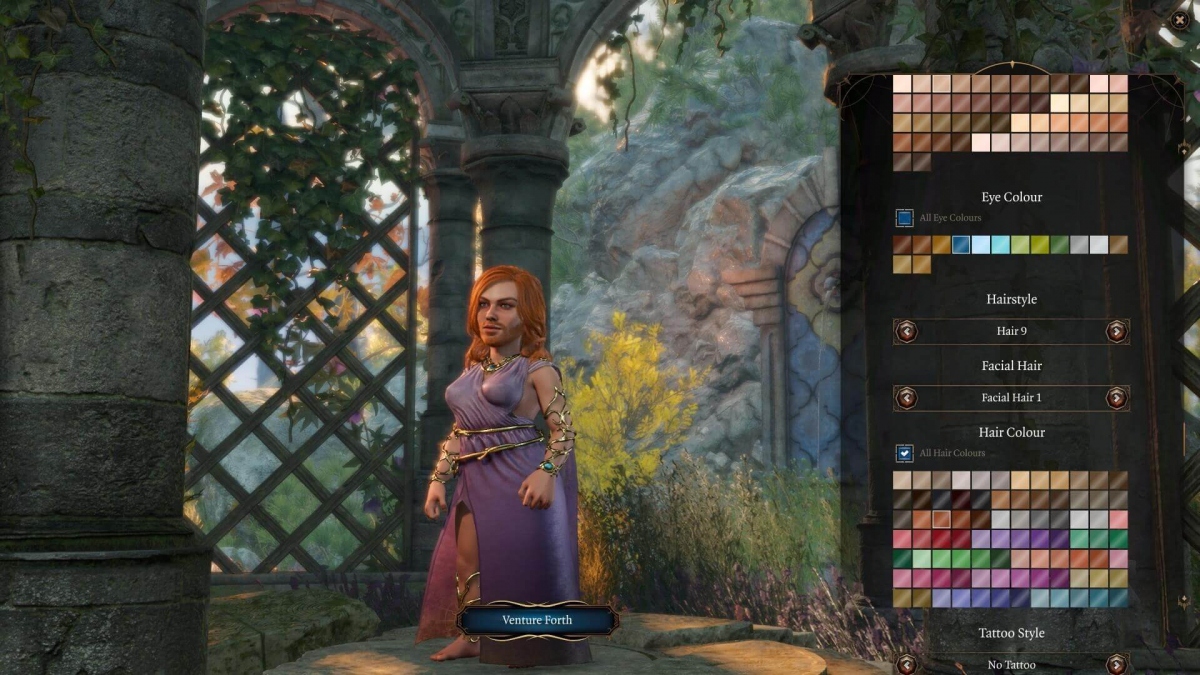Screen dimensions: 1200x675
Task: Select the dark green eye colour swatch
Action: pos(1059,245)
